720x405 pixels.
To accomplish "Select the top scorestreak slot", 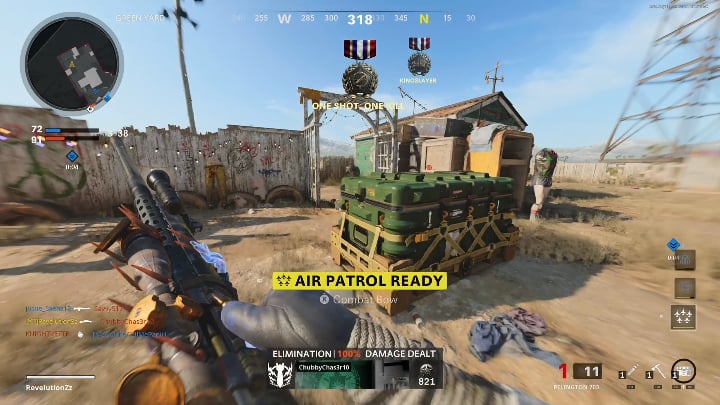I will pos(684,259).
